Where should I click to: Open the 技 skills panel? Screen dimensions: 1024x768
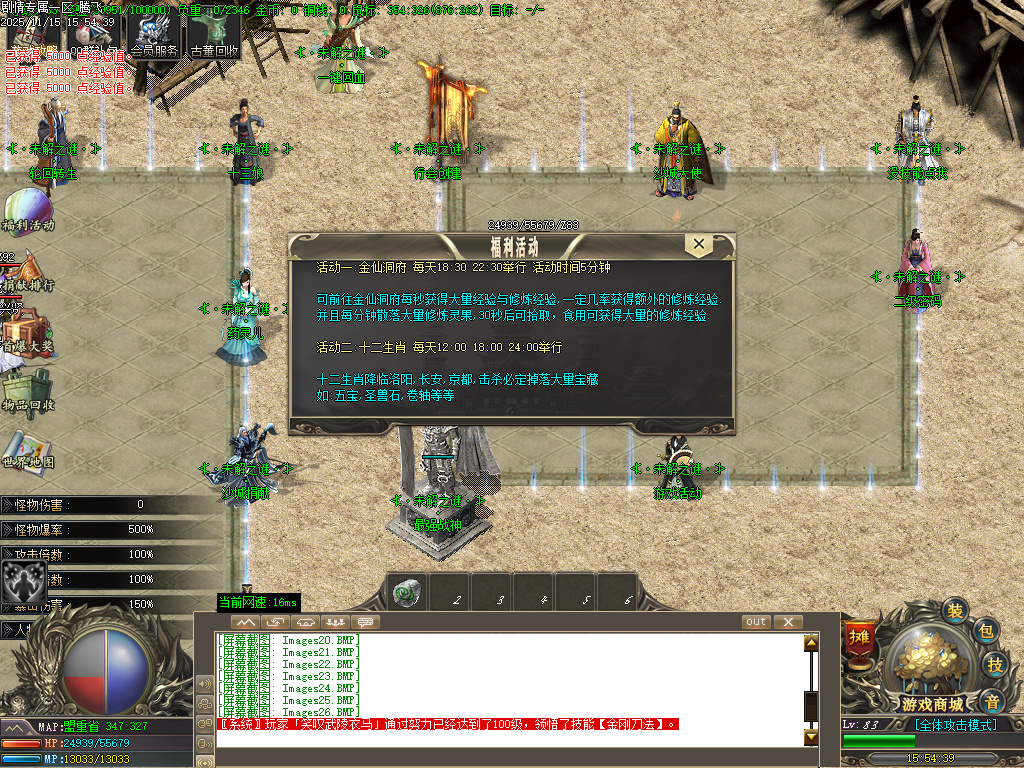click(x=995, y=664)
